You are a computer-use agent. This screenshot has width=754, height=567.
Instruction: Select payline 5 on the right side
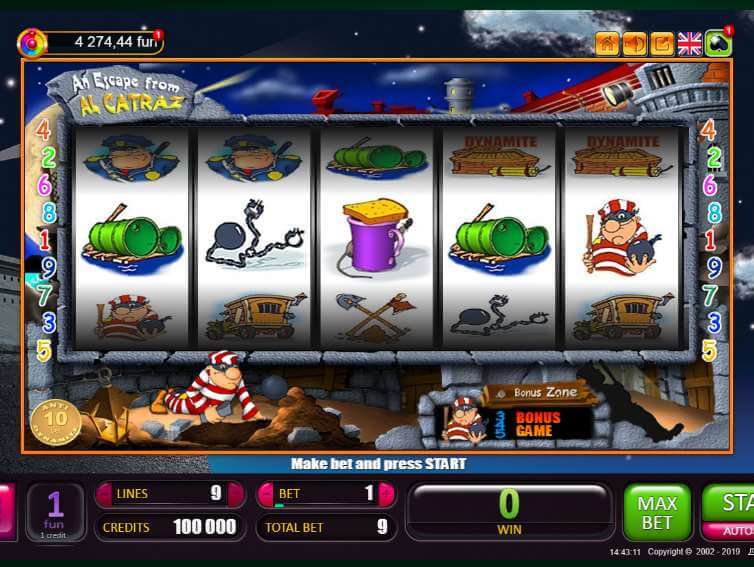click(x=710, y=350)
